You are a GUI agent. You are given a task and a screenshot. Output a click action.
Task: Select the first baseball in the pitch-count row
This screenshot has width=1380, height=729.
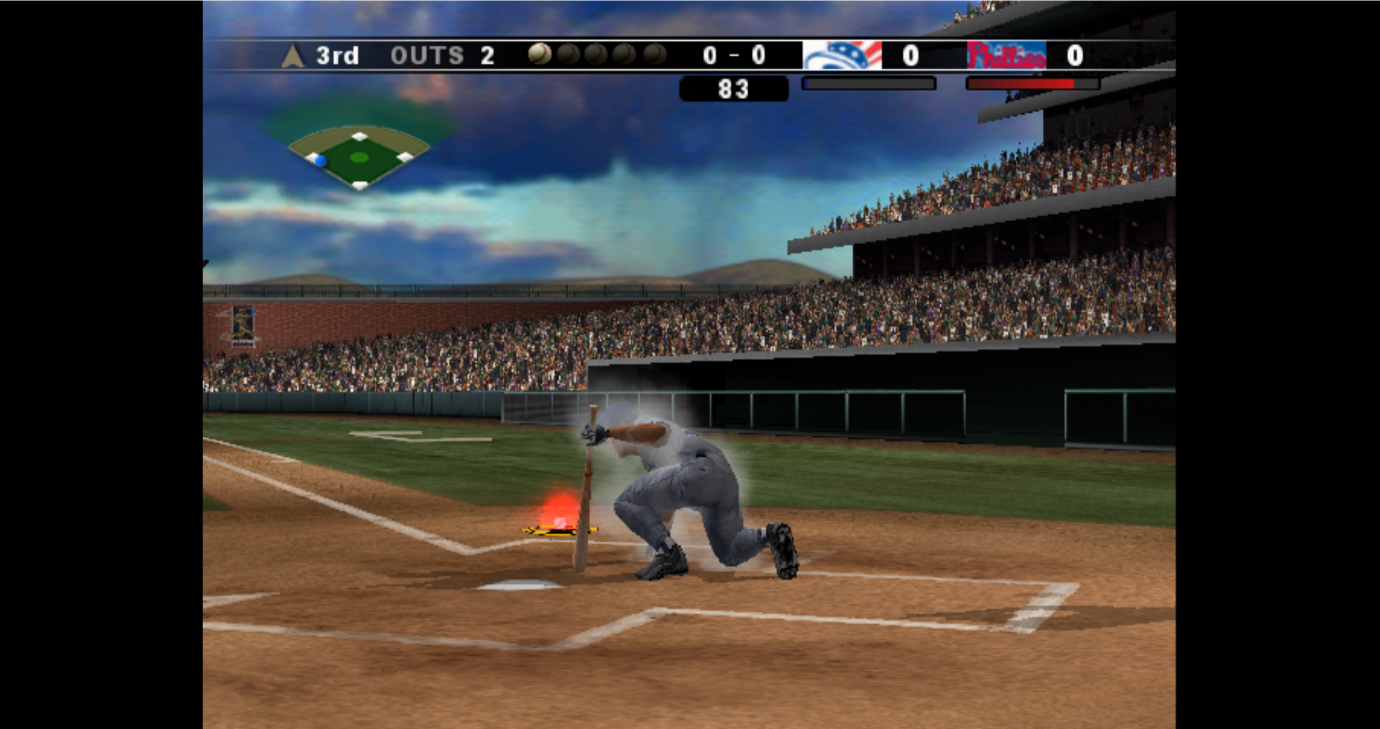(540, 54)
